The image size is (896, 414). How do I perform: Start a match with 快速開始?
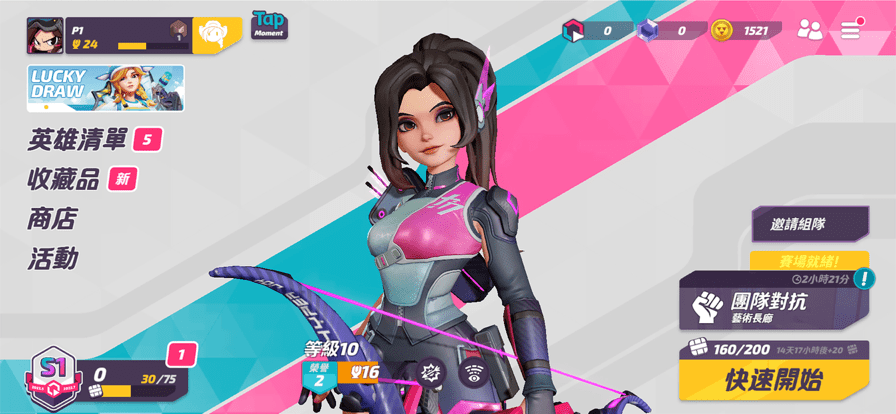pyautogui.click(x=773, y=380)
